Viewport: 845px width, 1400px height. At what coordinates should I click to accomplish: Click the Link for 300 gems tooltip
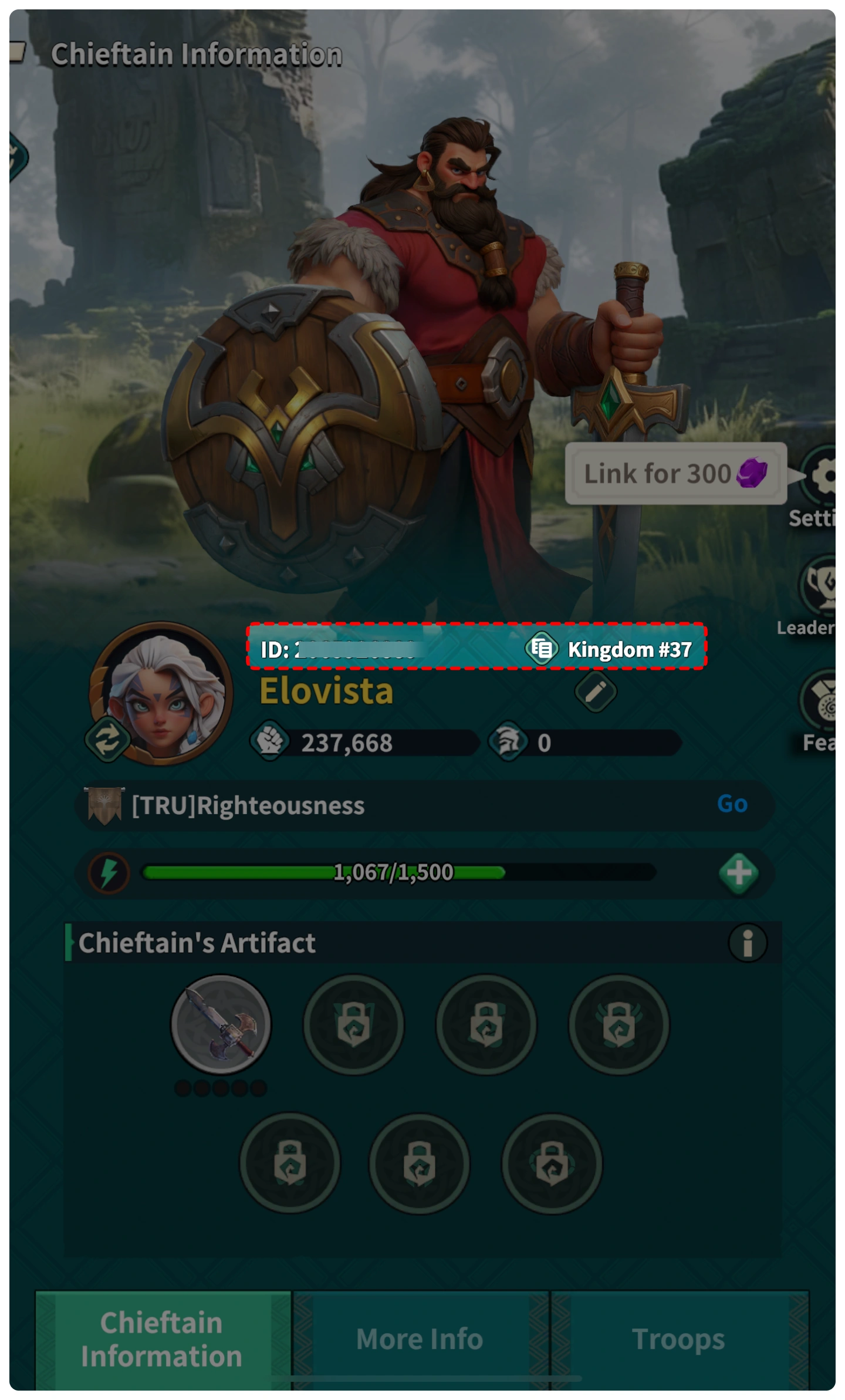click(x=675, y=474)
